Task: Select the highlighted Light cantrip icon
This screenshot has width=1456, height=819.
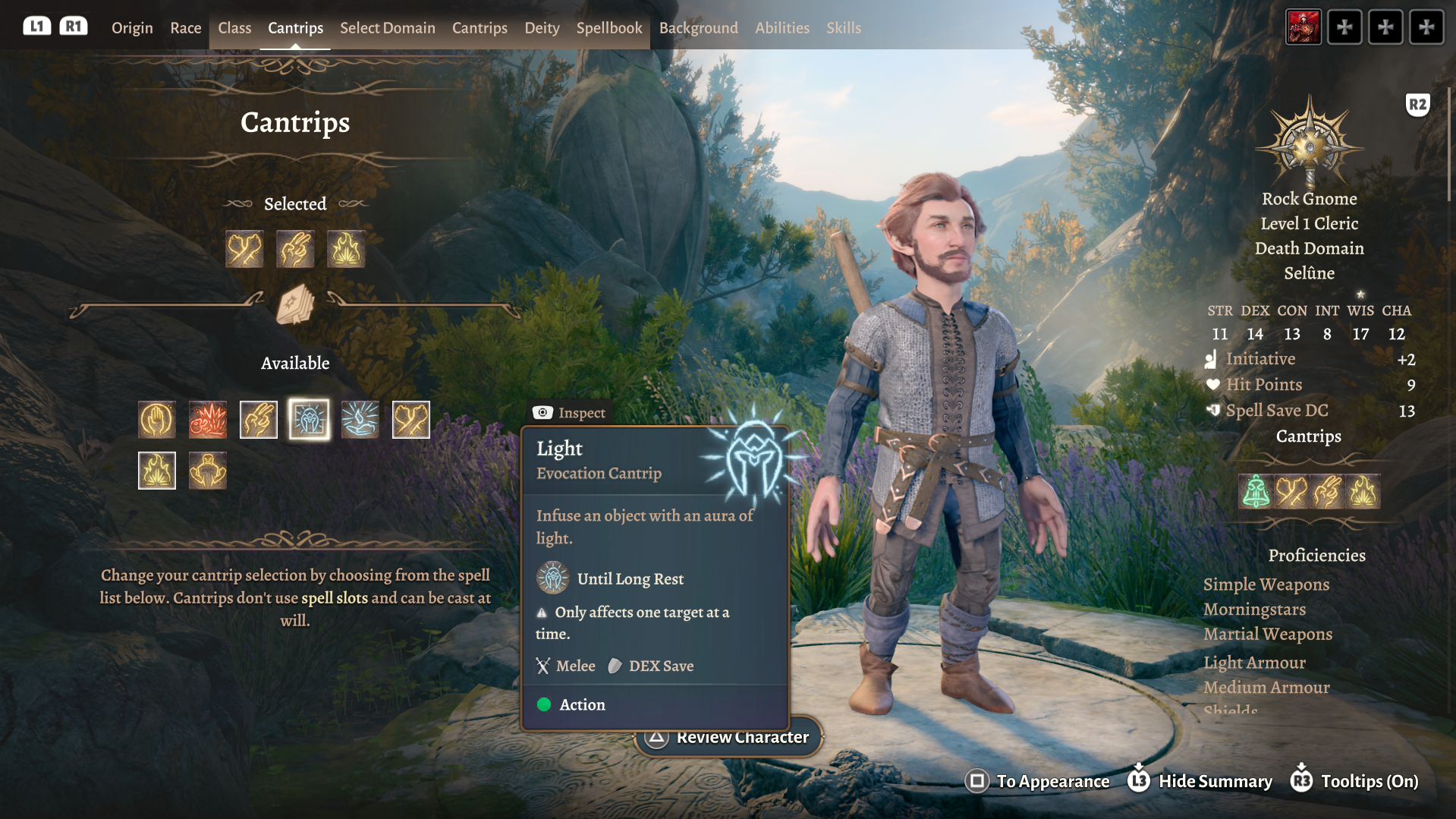Action: (310, 420)
